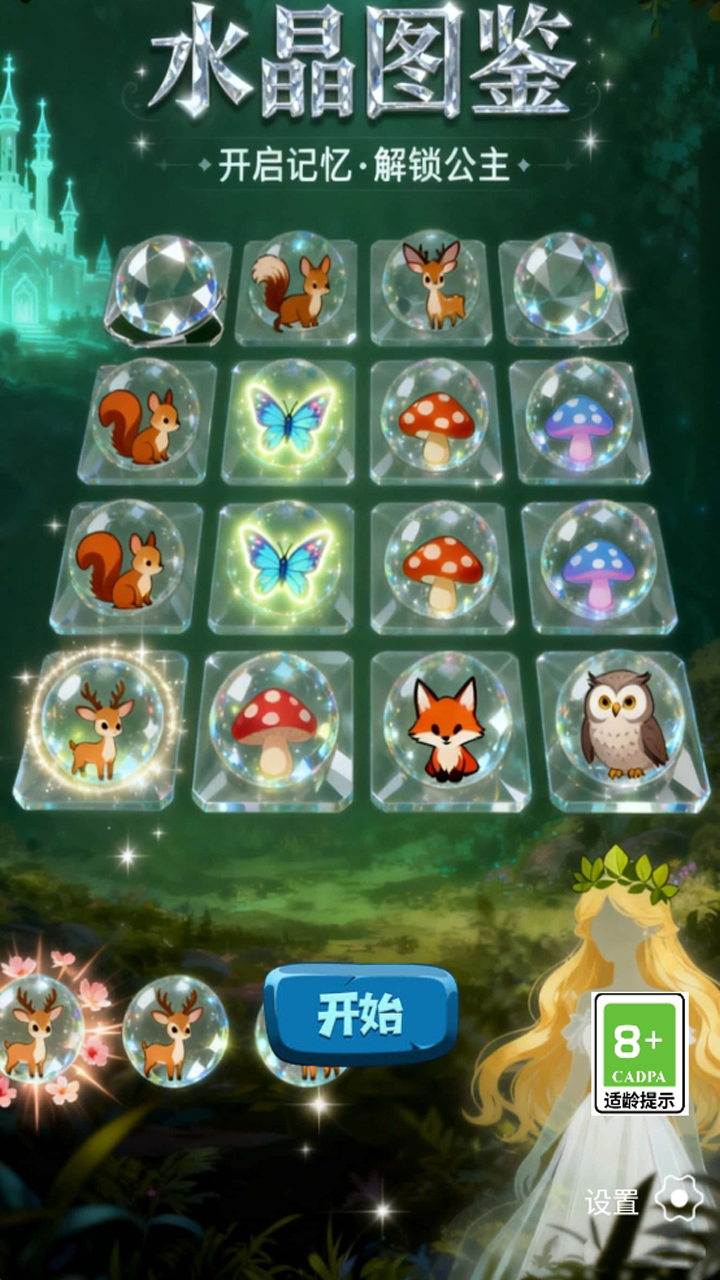720x1280 pixels.
Task: Tap the blue 开始 start button
Action: click(x=361, y=1015)
